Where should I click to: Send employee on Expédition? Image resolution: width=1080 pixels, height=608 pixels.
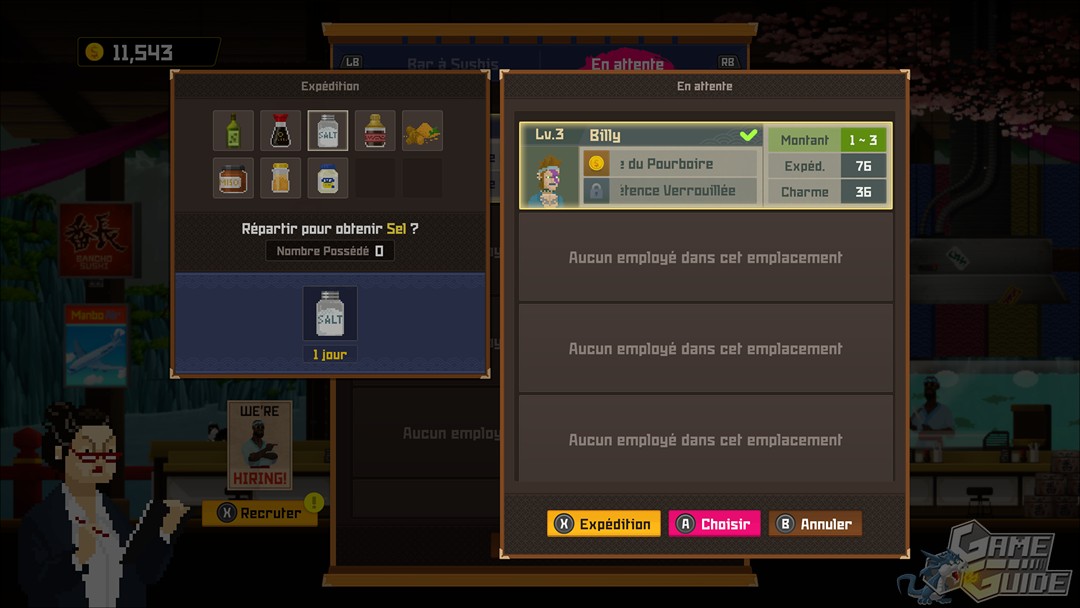(604, 524)
